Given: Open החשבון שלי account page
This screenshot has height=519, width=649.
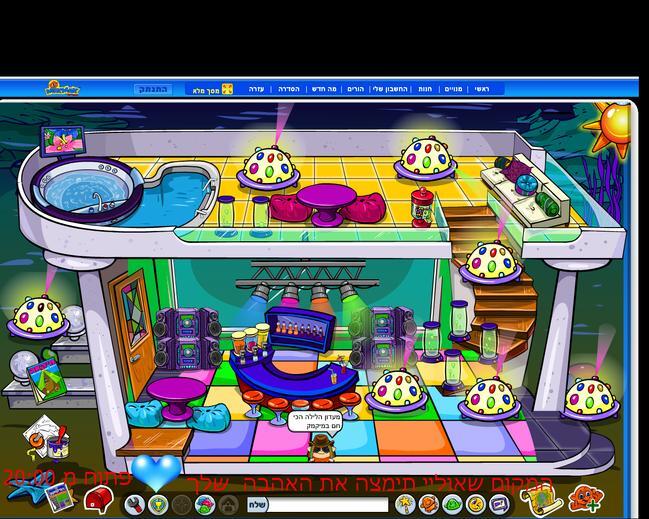Looking at the screenshot, I should click(390, 89).
